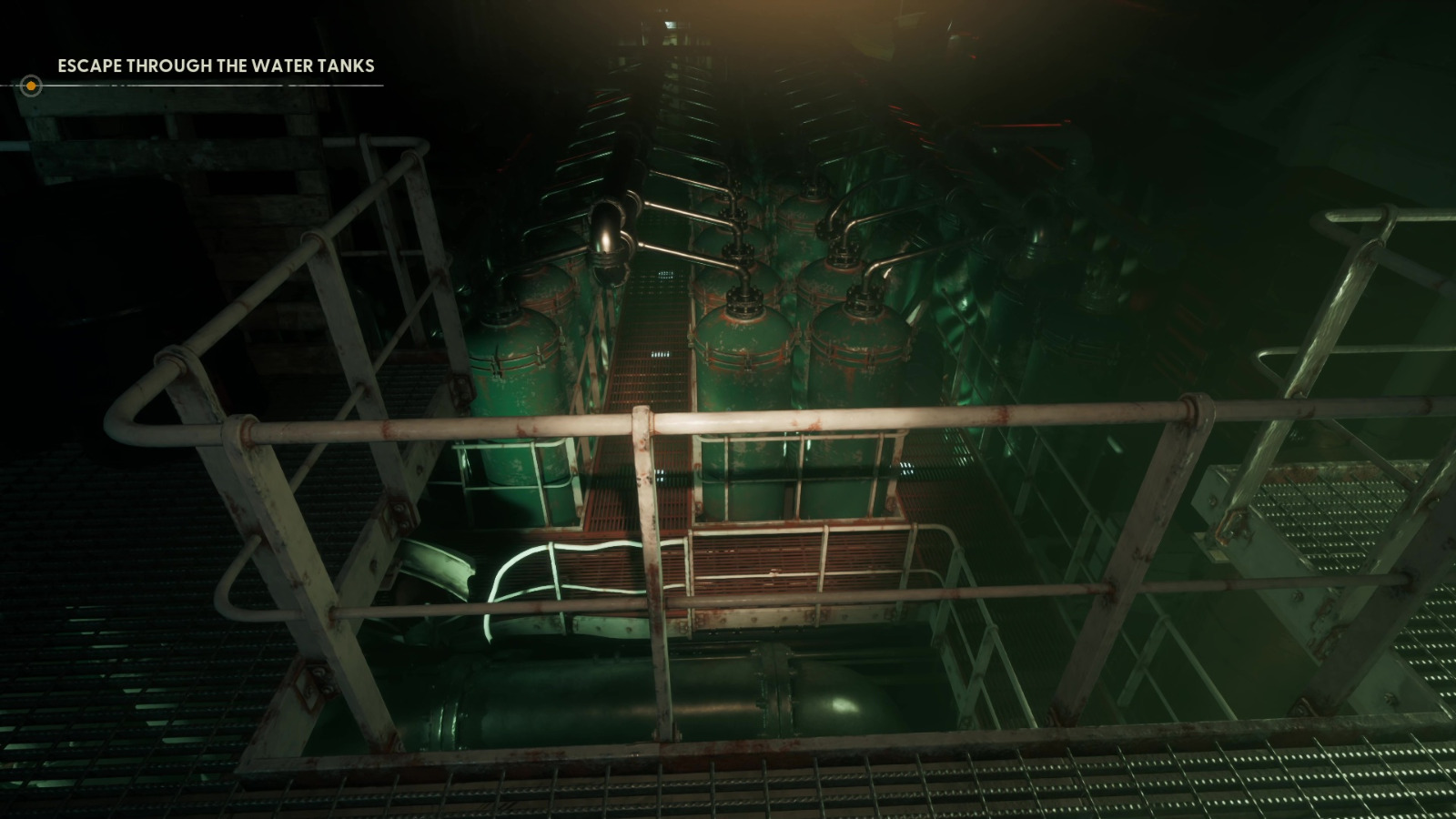Click the large horizontal cylinder pipe below

[637, 701]
